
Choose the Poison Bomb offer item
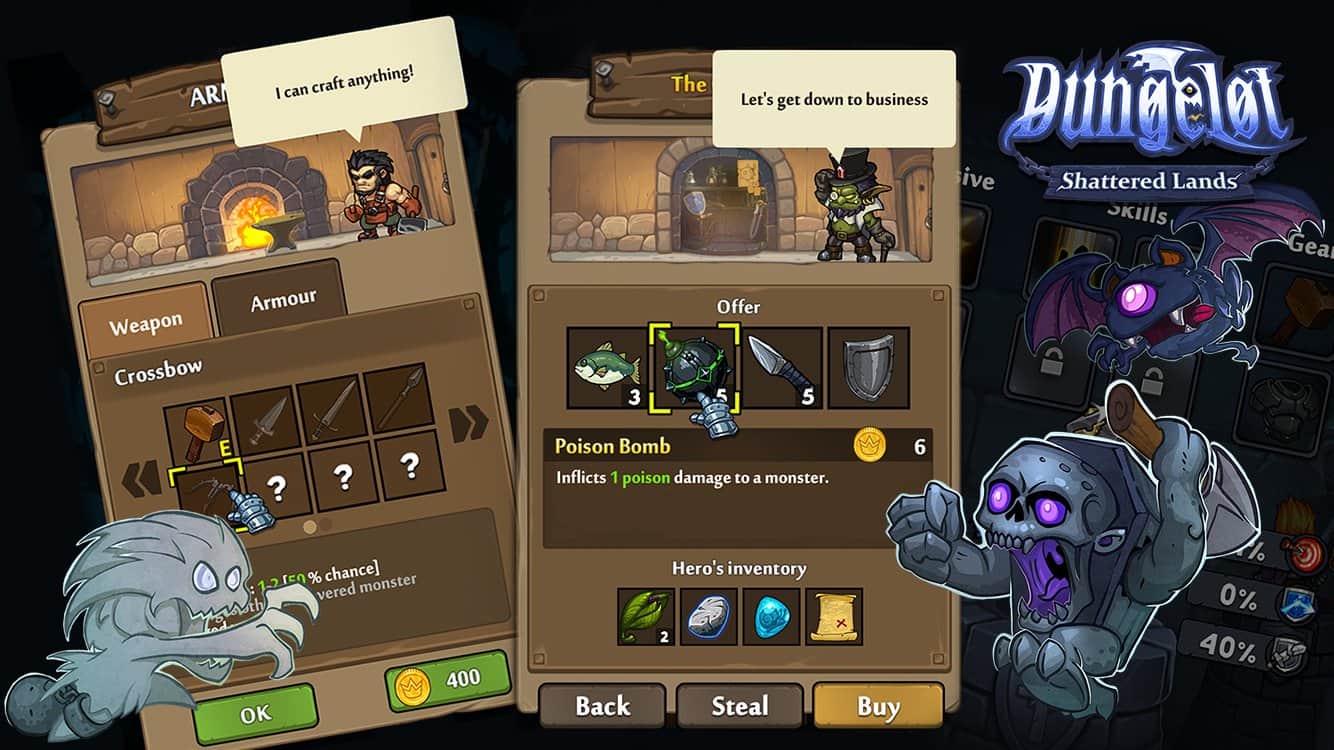click(693, 368)
